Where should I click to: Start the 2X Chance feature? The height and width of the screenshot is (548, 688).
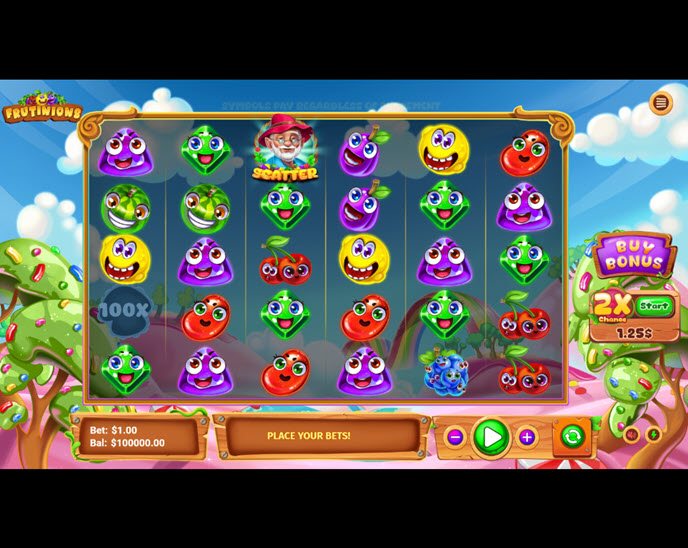point(654,306)
